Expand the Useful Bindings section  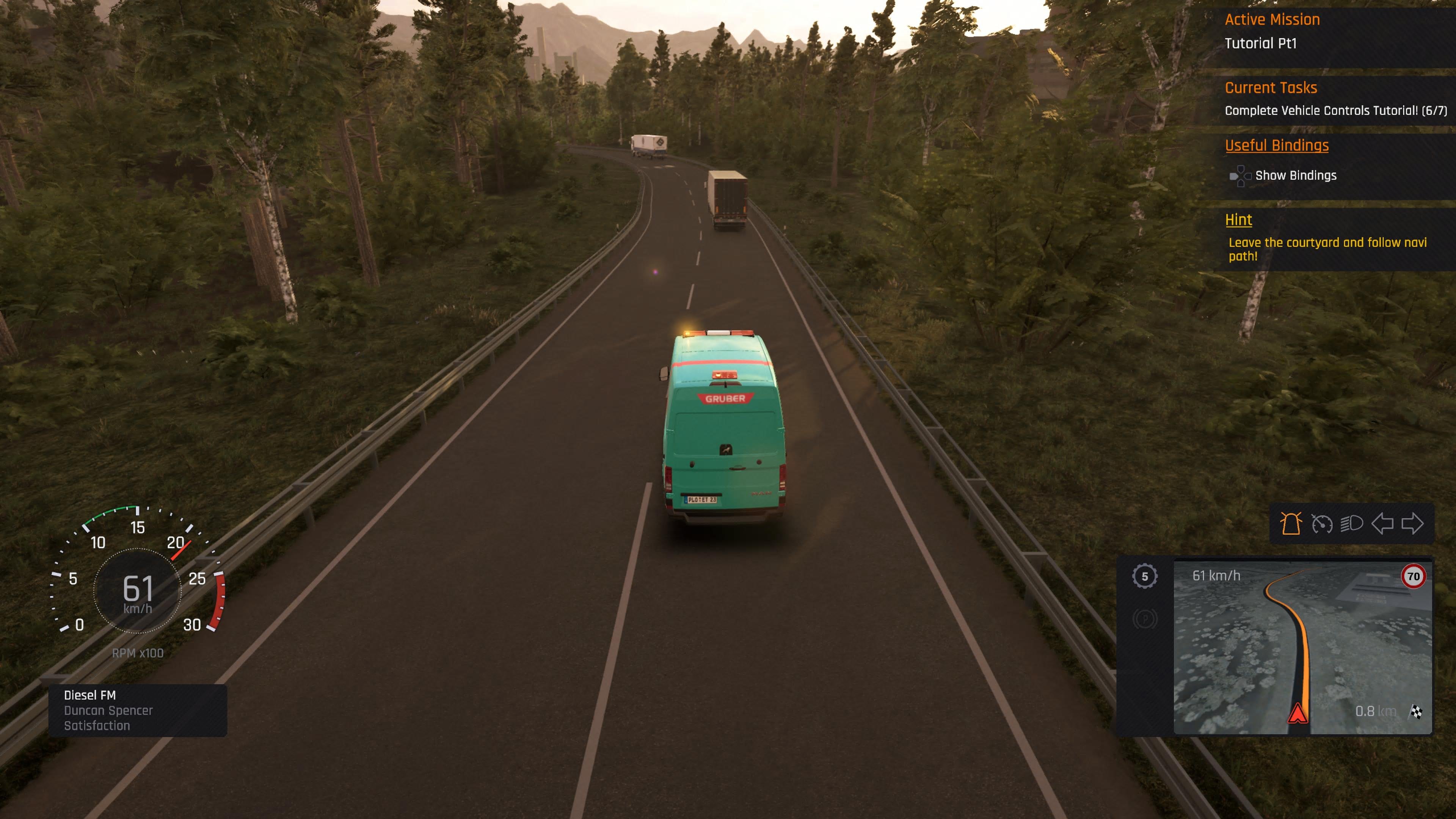pos(1276,145)
